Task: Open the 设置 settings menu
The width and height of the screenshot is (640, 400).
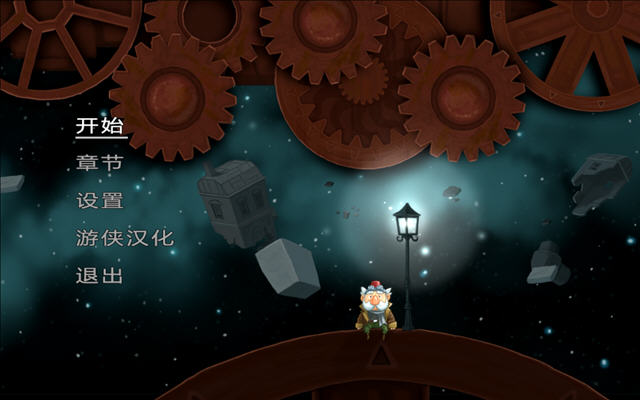Action: tap(99, 200)
